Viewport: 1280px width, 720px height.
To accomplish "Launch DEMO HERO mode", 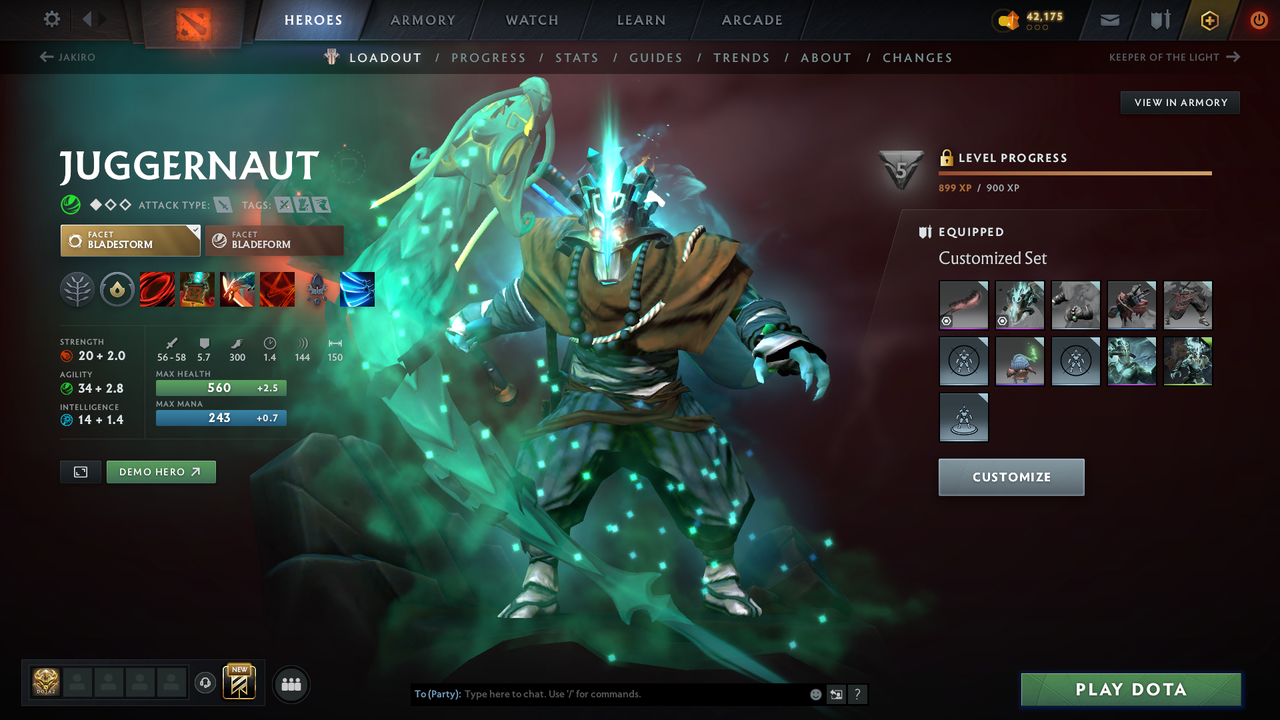I will [x=161, y=471].
